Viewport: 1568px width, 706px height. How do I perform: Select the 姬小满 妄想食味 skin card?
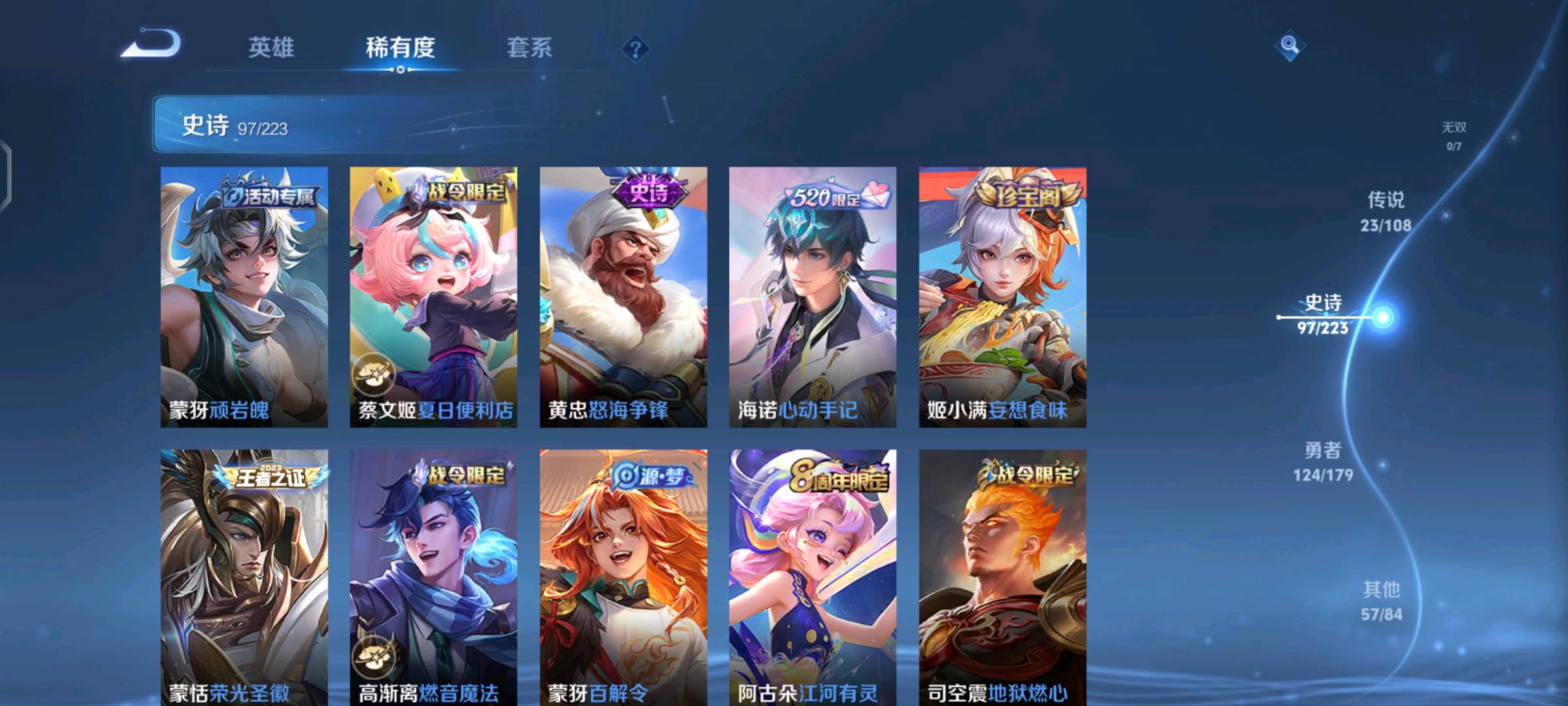pyautogui.click(x=1002, y=297)
